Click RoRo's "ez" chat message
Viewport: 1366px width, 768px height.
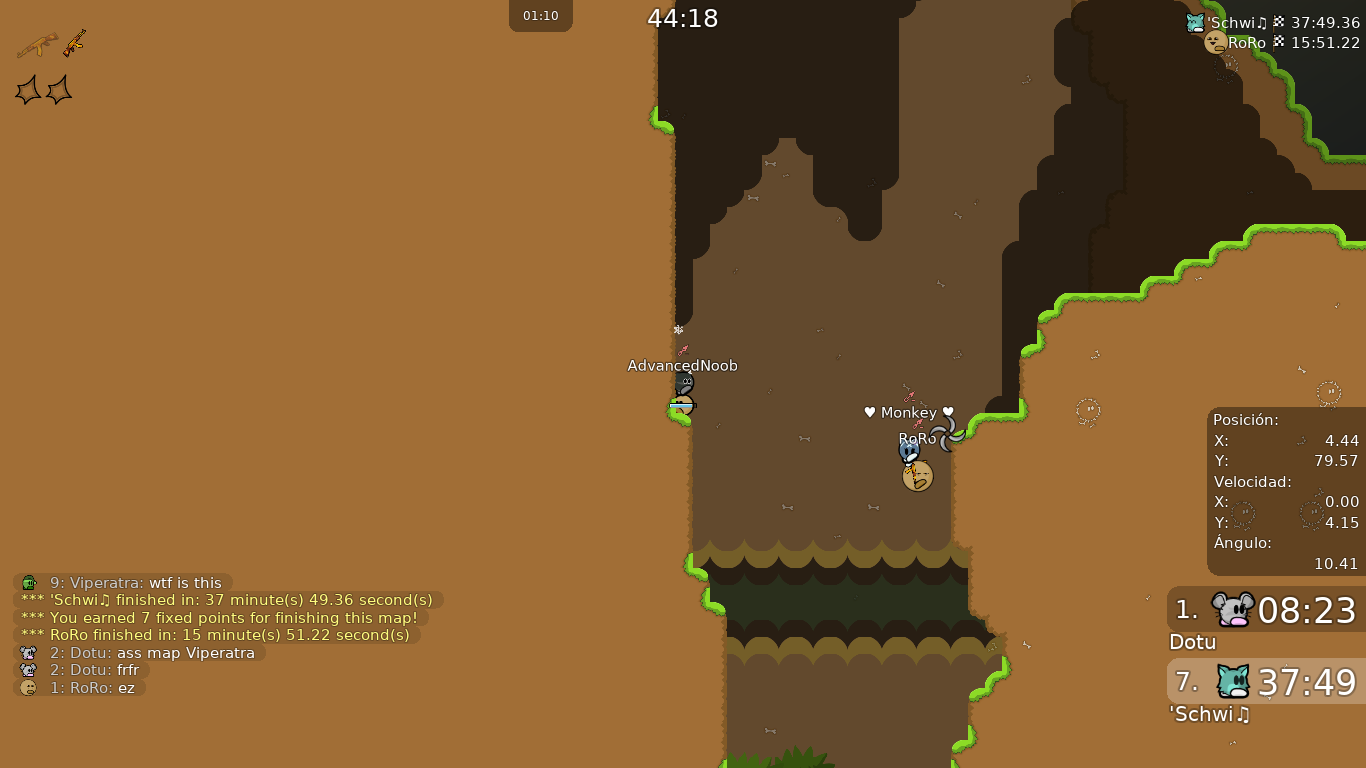click(80, 688)
